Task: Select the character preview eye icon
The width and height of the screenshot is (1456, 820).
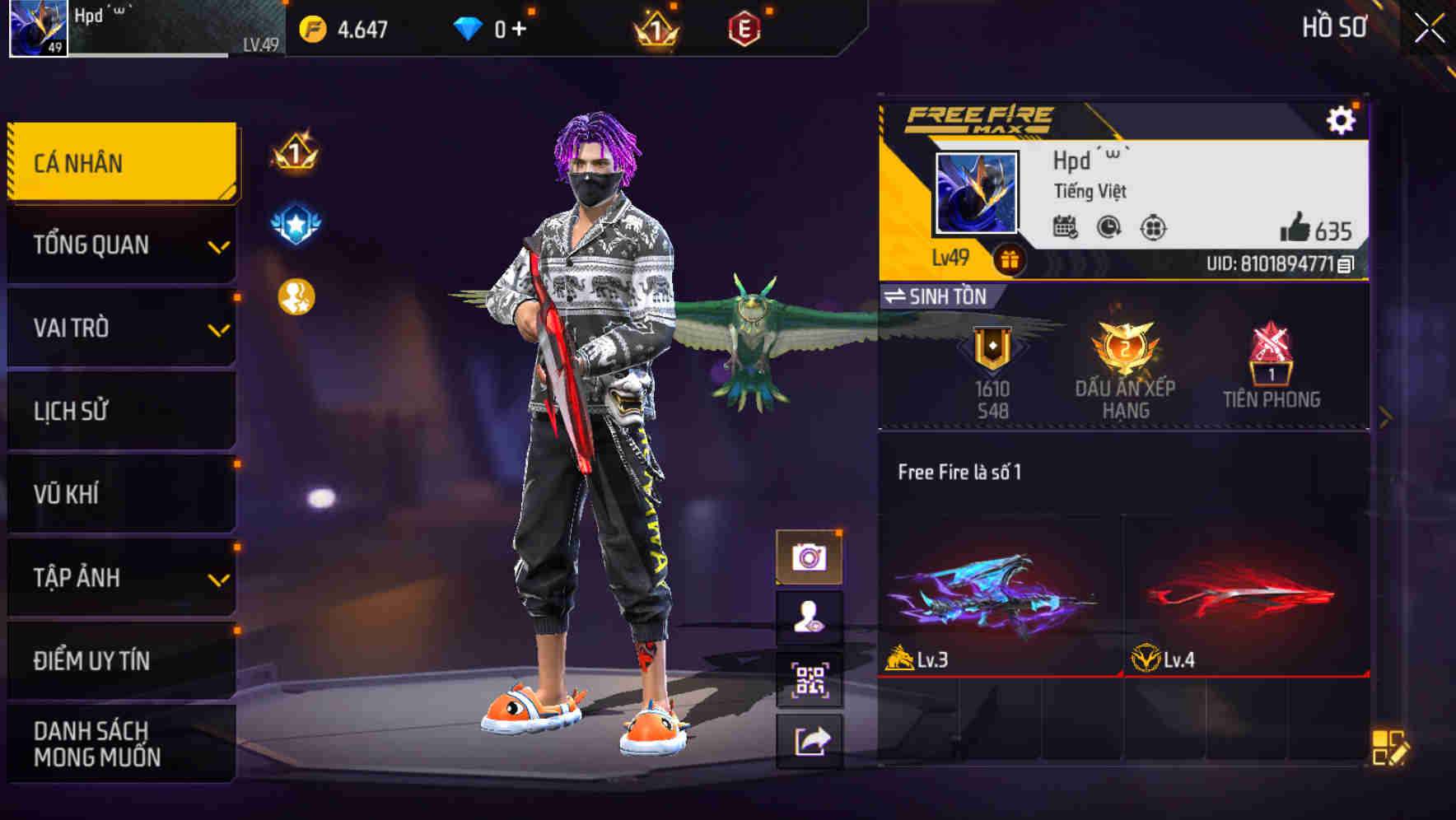Action: point(811,617)
